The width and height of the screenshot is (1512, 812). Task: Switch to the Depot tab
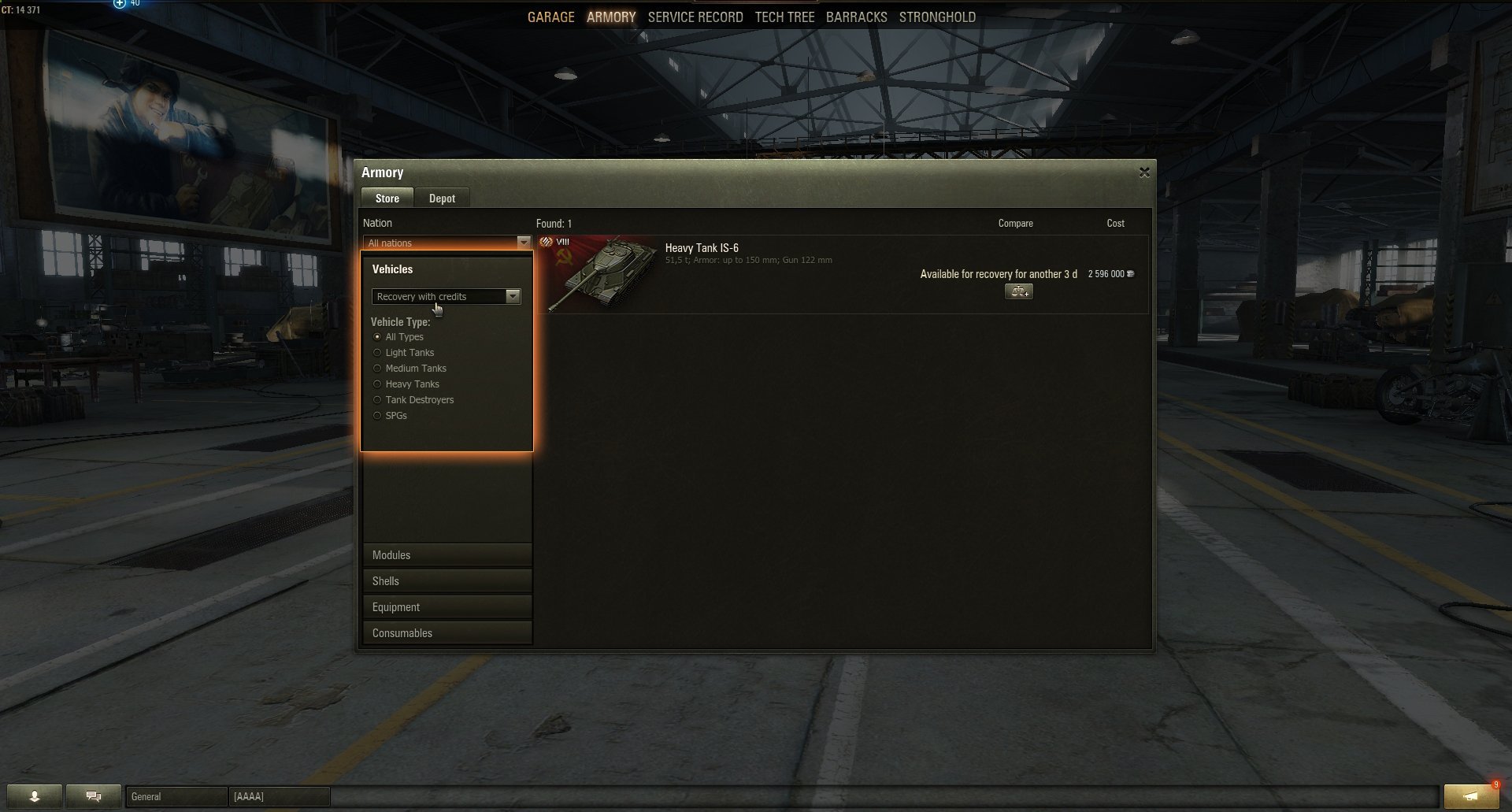[x=442, y=198]
